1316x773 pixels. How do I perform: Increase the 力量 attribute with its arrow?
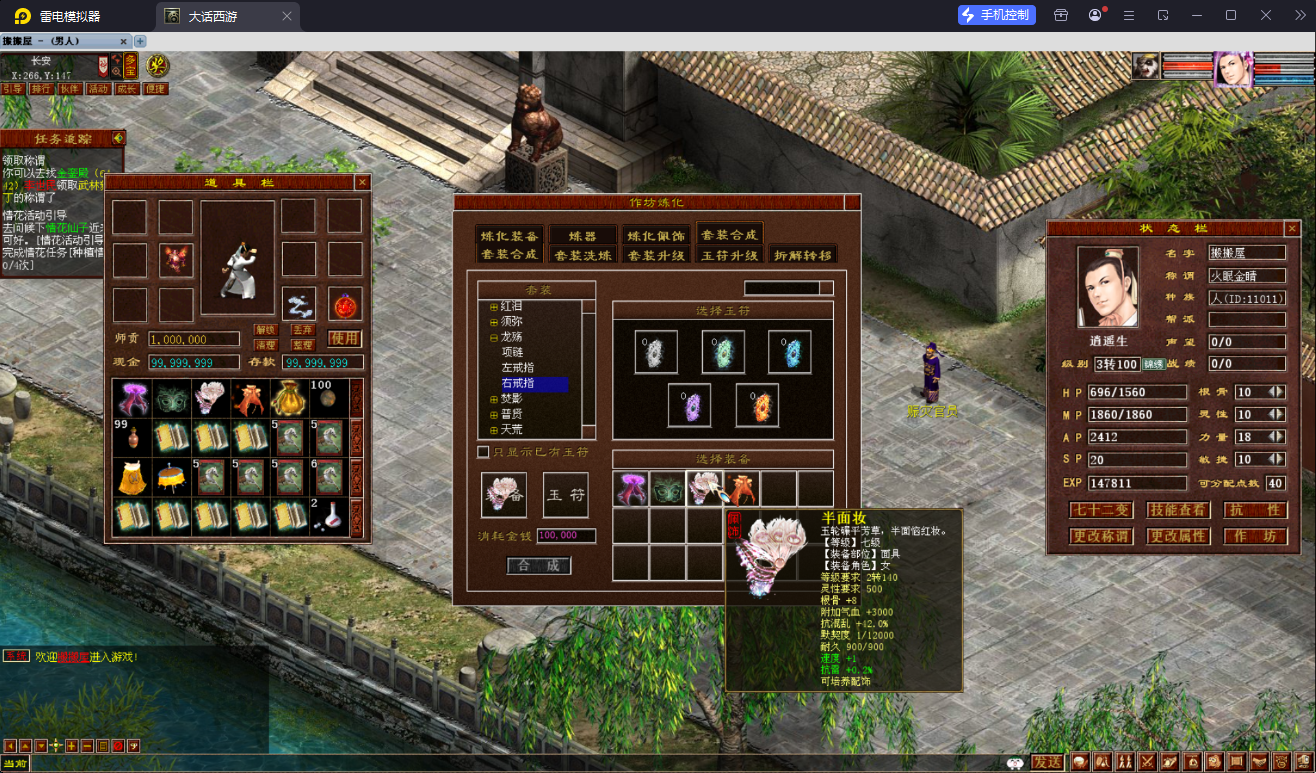click(1280, 437)
